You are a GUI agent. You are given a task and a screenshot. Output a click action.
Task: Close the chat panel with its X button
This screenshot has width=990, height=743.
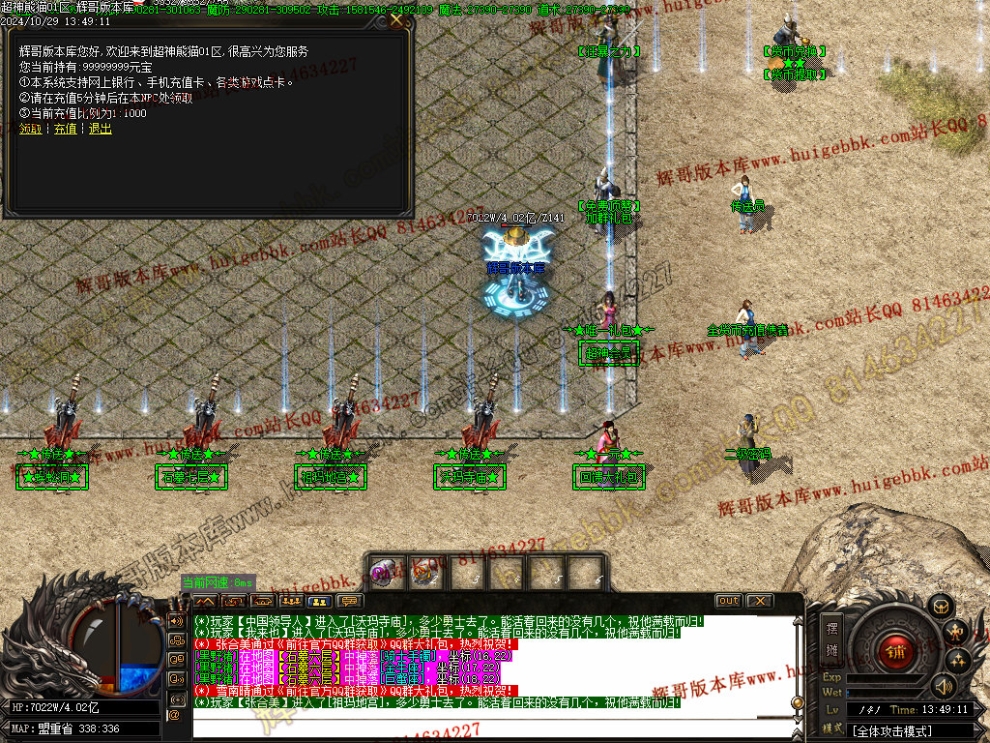pyautogui.click(x=759, y=601)
